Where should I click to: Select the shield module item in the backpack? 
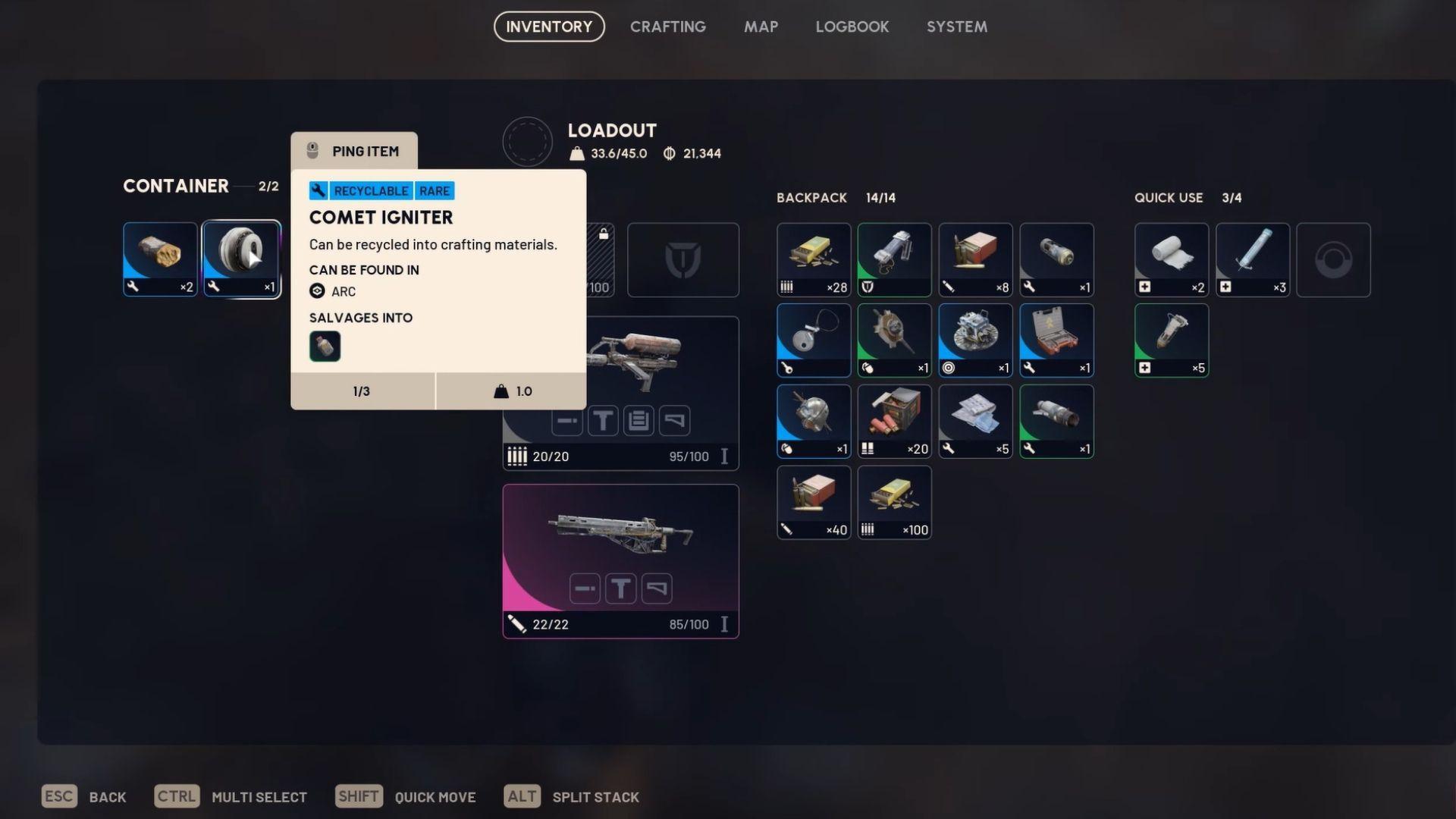[894, 259]
